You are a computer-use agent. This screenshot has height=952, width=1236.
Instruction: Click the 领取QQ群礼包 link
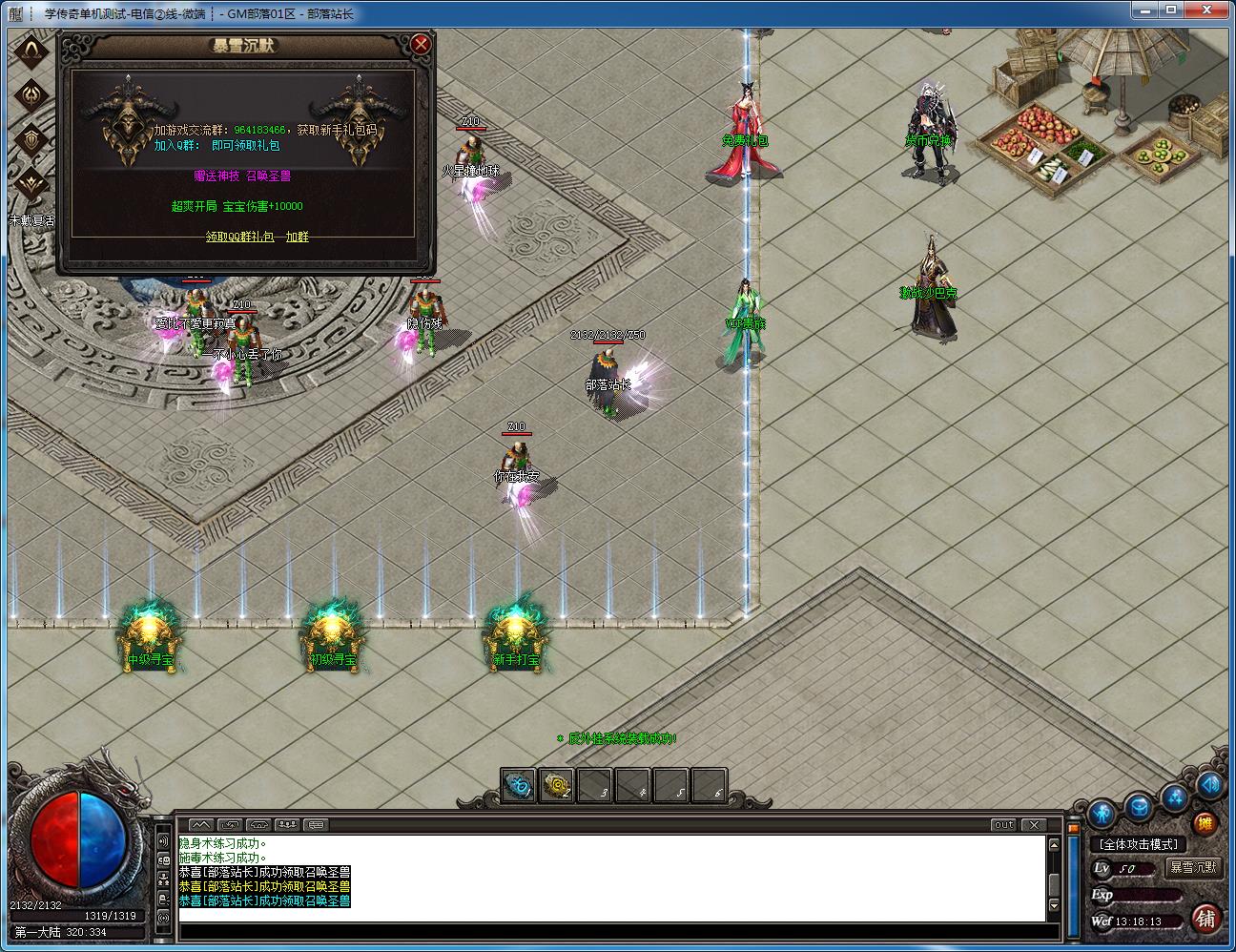tap(239, 237)
